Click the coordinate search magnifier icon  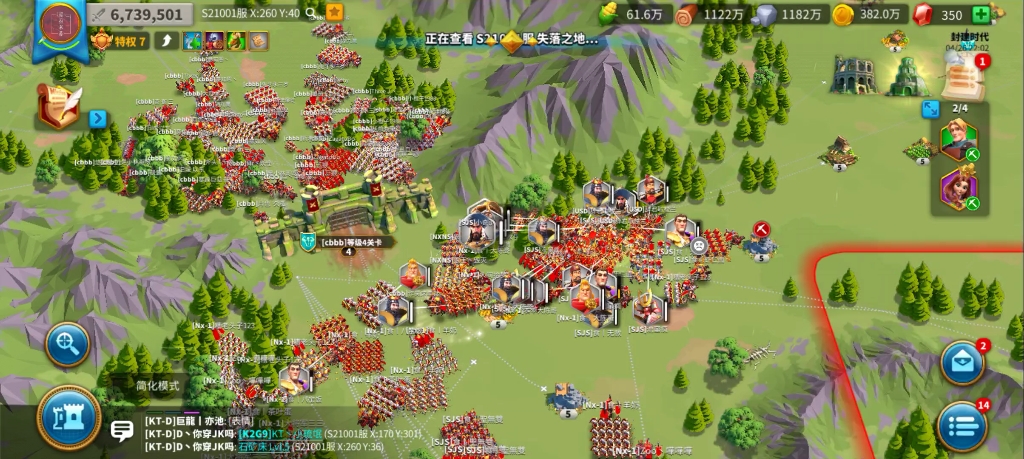[x=312, y=13]
